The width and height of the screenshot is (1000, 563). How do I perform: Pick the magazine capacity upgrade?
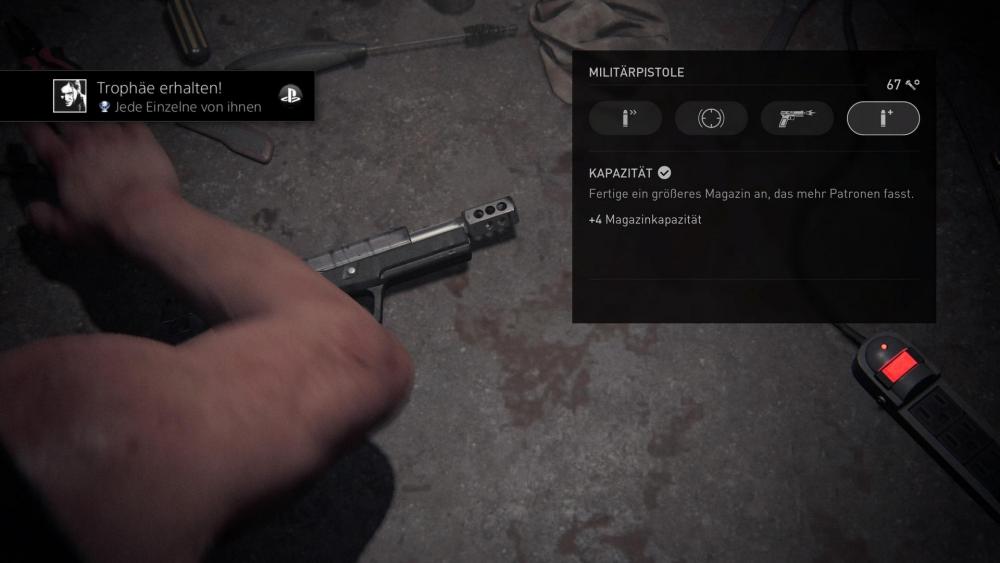tap(883, 118)
